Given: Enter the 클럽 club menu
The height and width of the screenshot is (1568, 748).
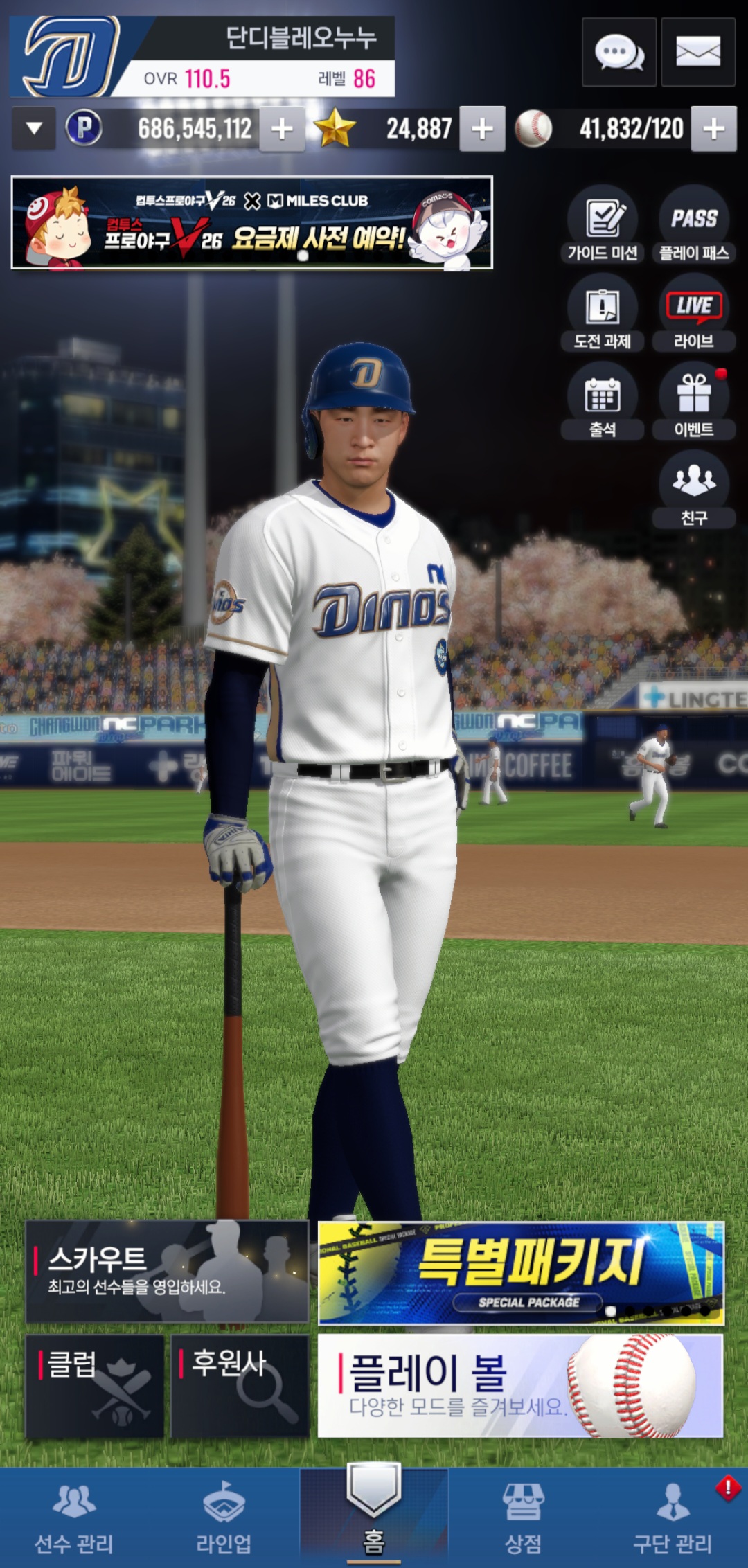Looking at the screenshot, I should click(x=95, y=1386).
